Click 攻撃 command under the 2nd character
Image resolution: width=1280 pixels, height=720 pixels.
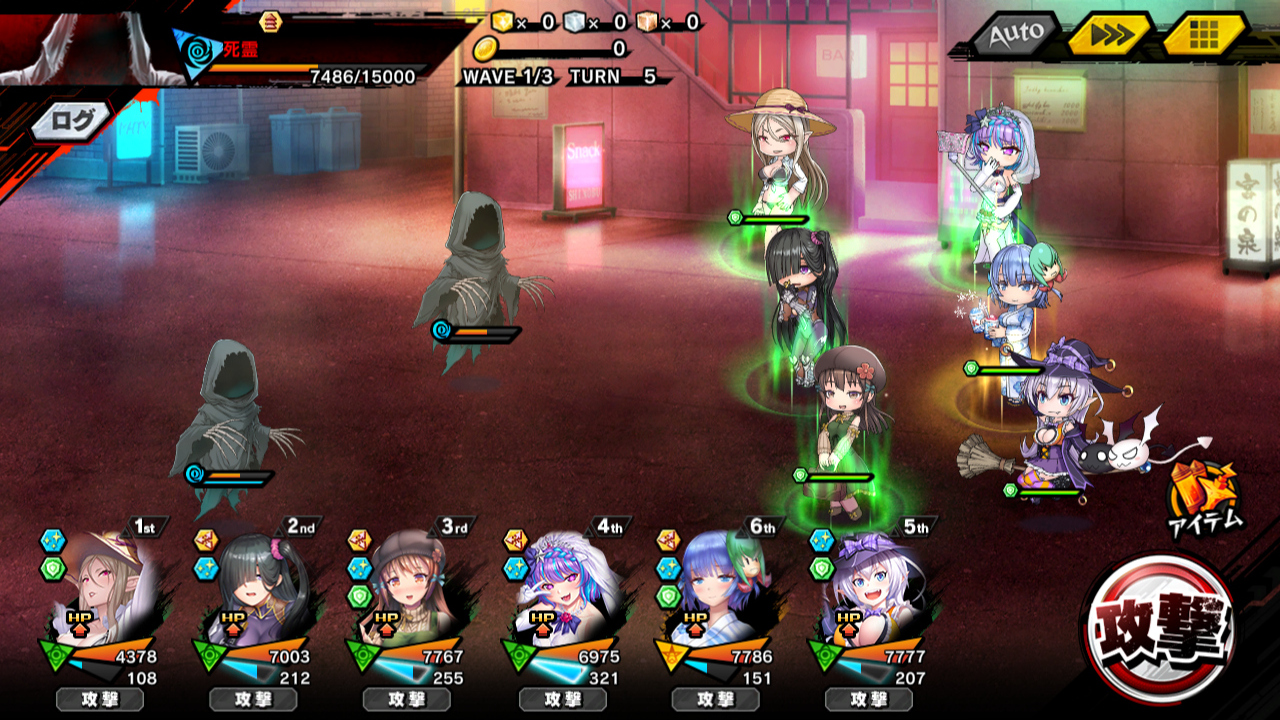[x=253, y=699]
